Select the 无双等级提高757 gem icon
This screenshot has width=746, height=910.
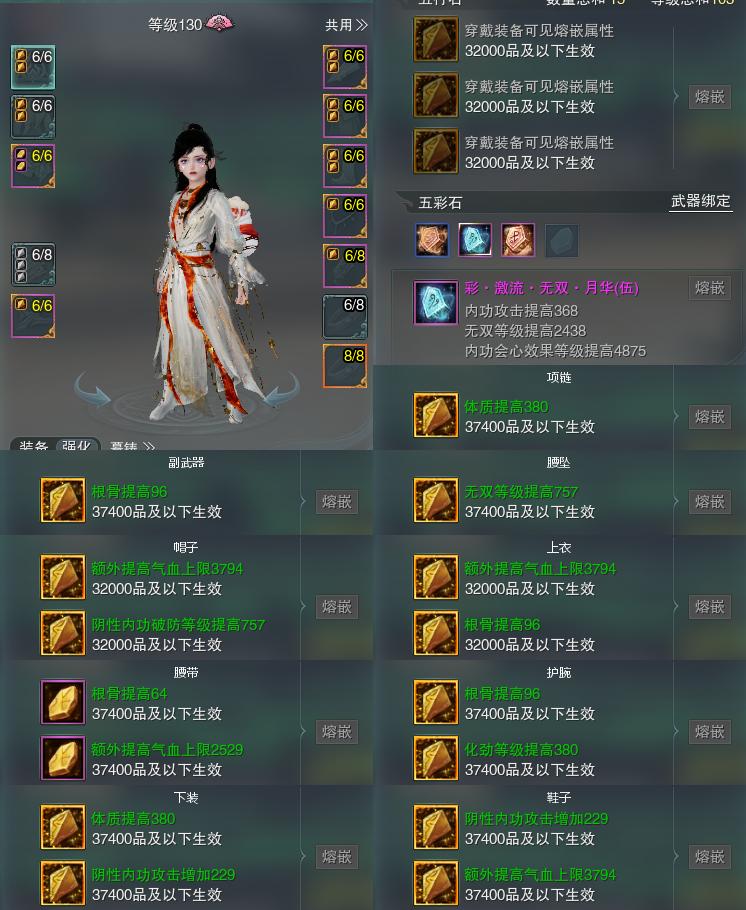436,501
